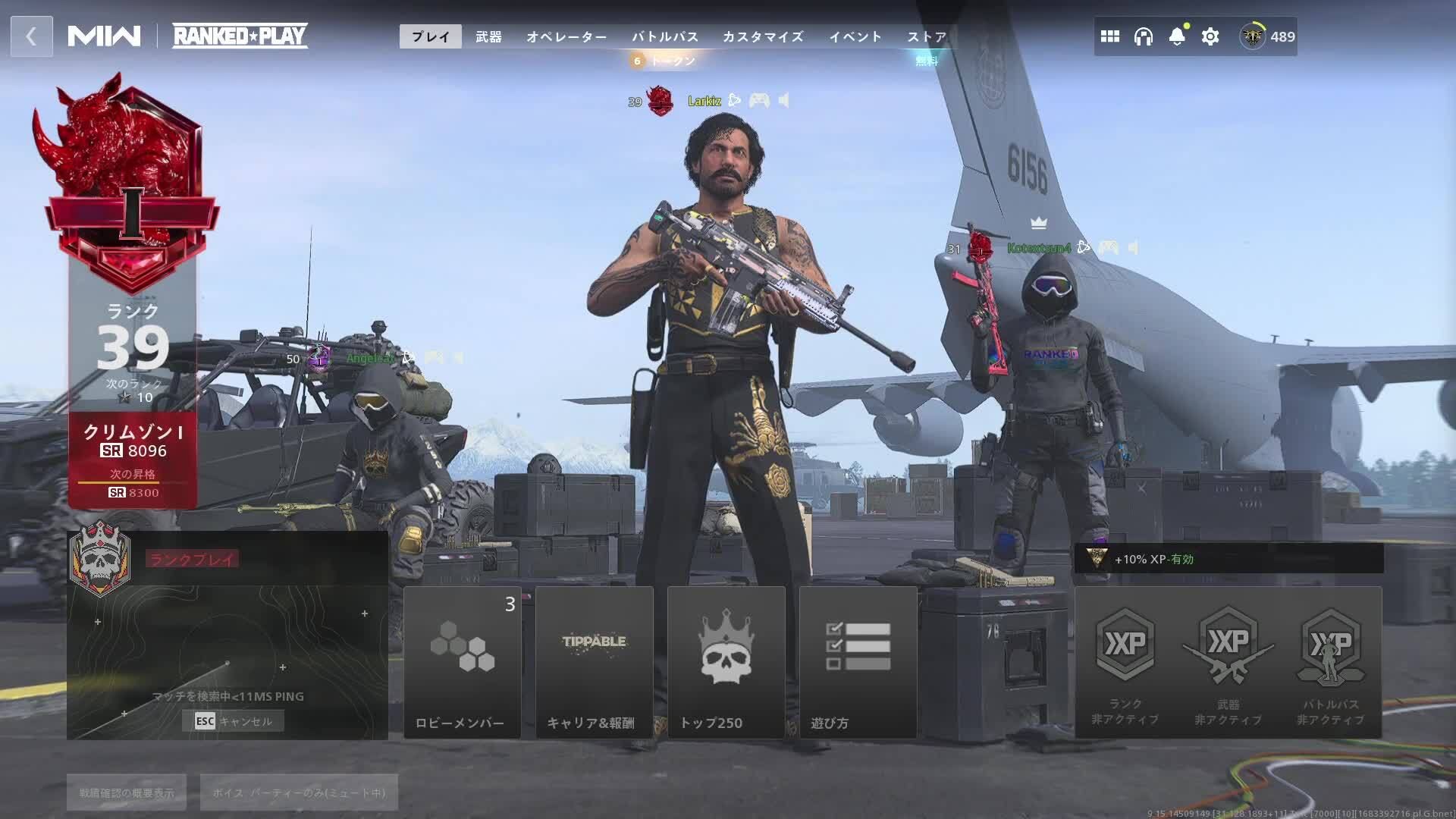
Task: Select the バトルパス tab
Action: click(x=665, y=36)
